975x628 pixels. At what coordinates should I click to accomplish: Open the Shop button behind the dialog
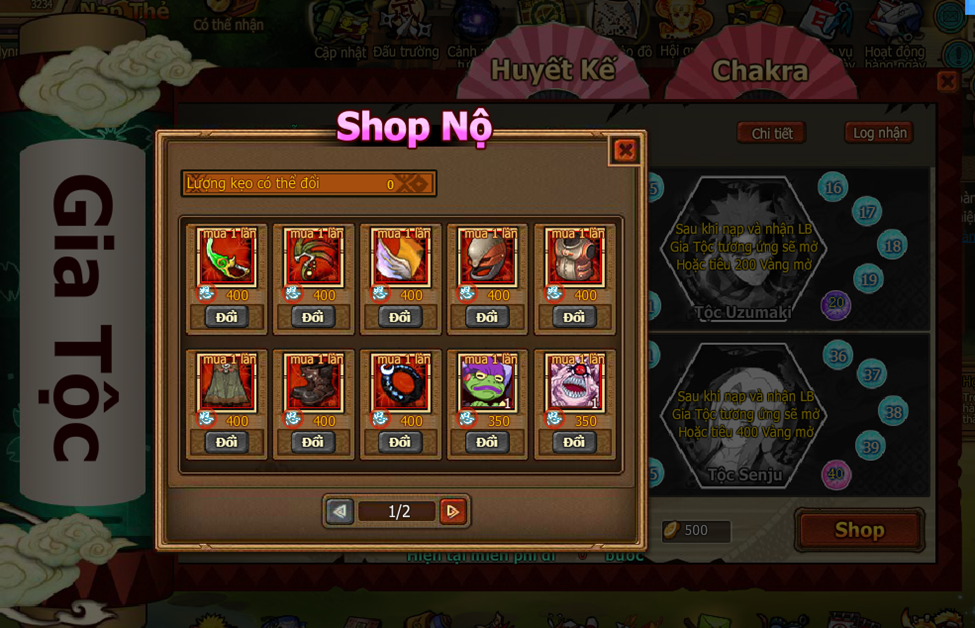pos(859,530)
